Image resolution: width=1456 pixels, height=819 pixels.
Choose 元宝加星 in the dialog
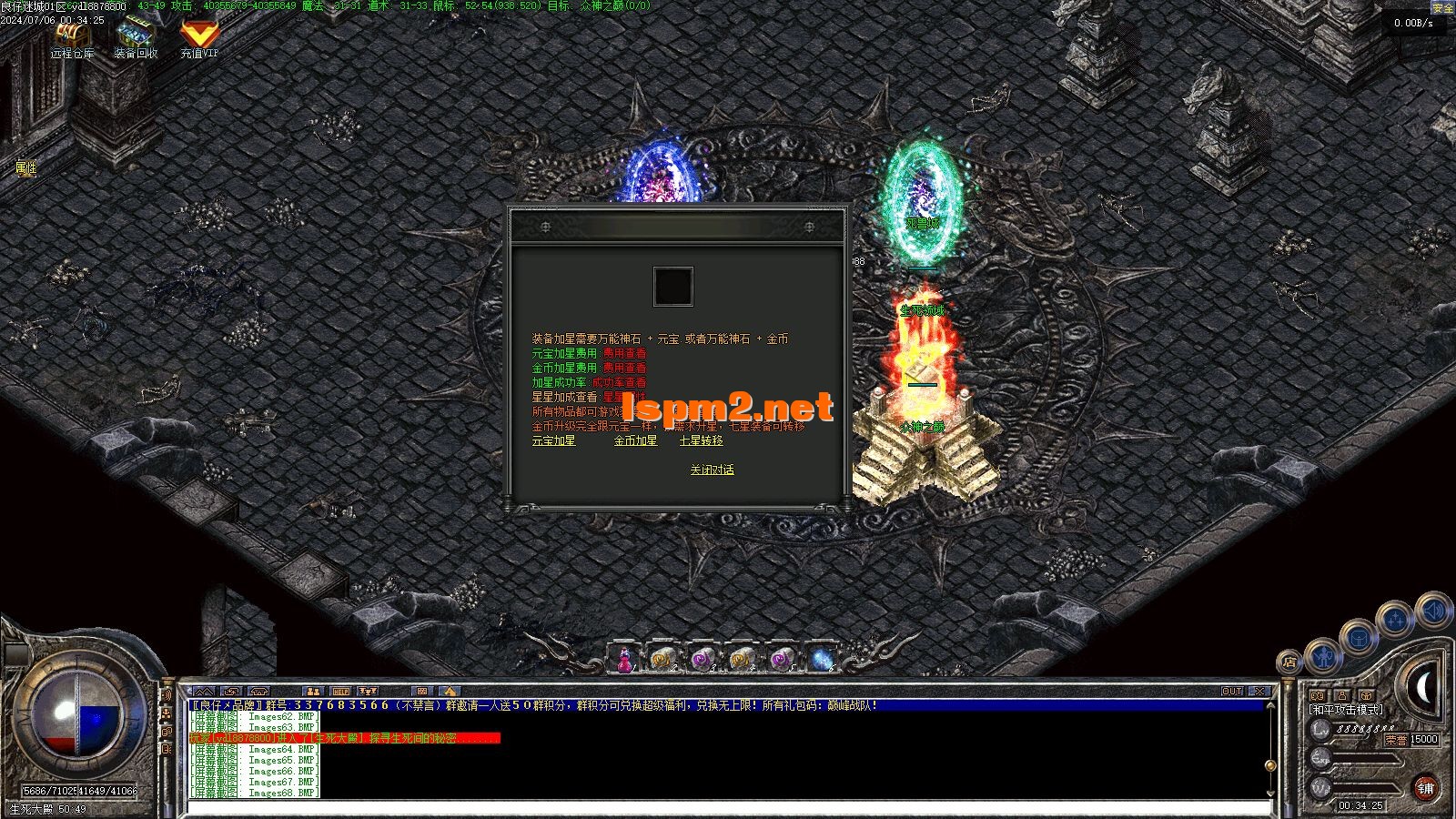553,441
